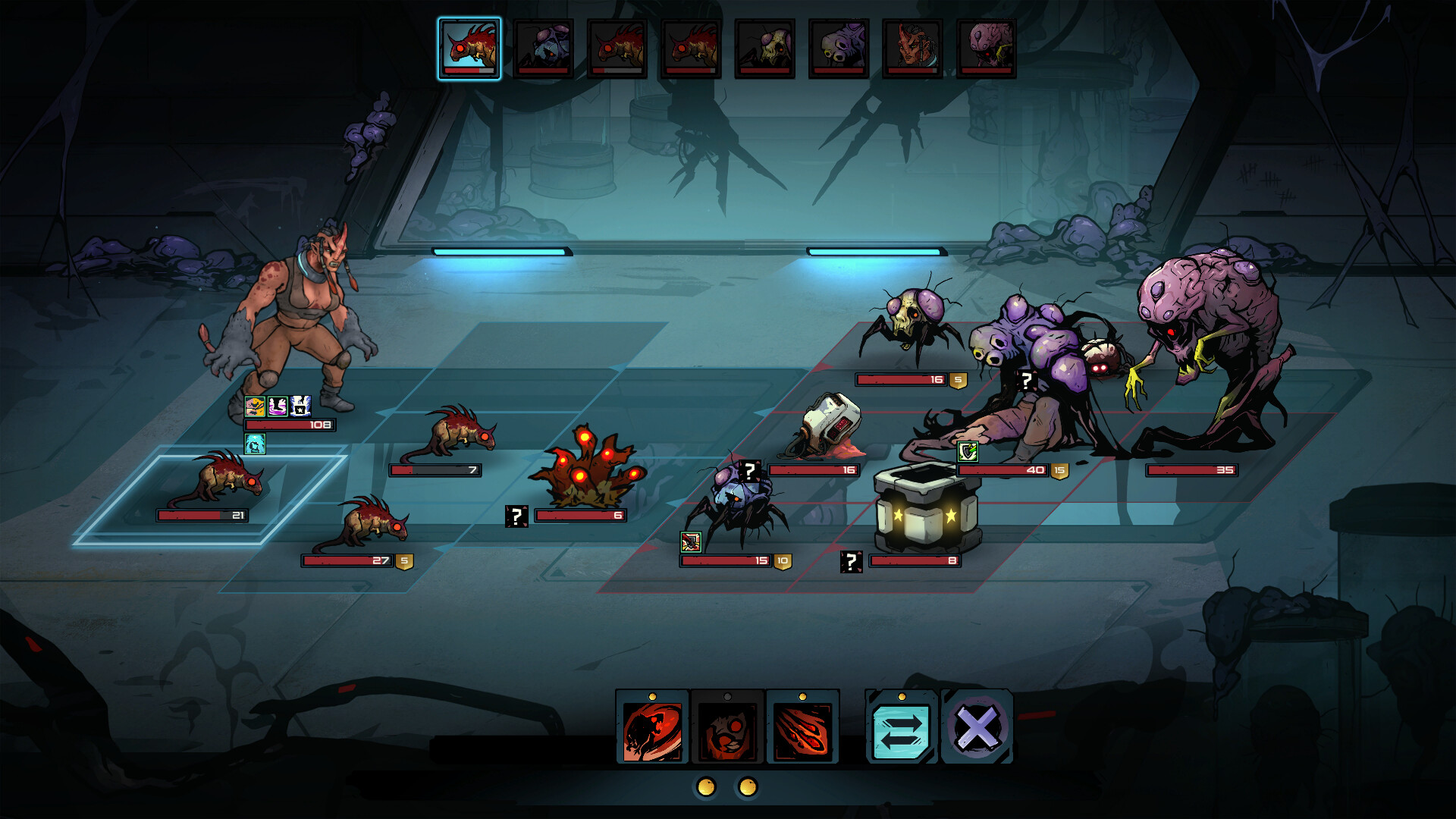This screenshot has width=1456, height=819.
Task: Open the purple multi-eyed blob turn portrait
Action: pos(838,48)
